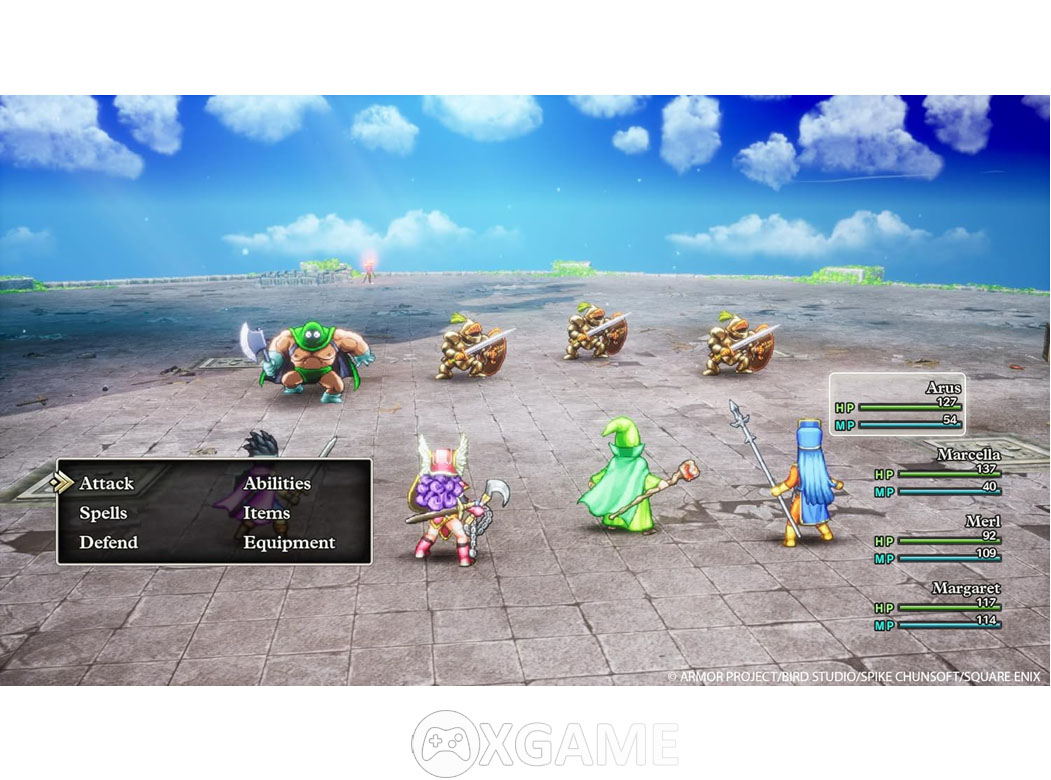The height and width of the screenshot is (780, 1051).
Task: Open the Abilities list
Action: pos(277,484)
